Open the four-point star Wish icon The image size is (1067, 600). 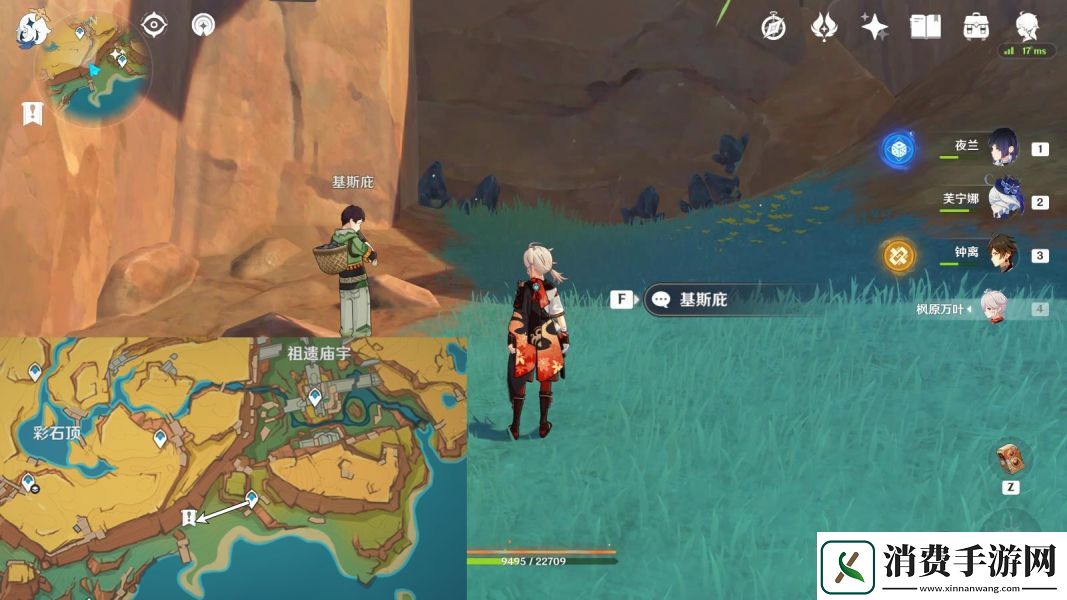875,27
